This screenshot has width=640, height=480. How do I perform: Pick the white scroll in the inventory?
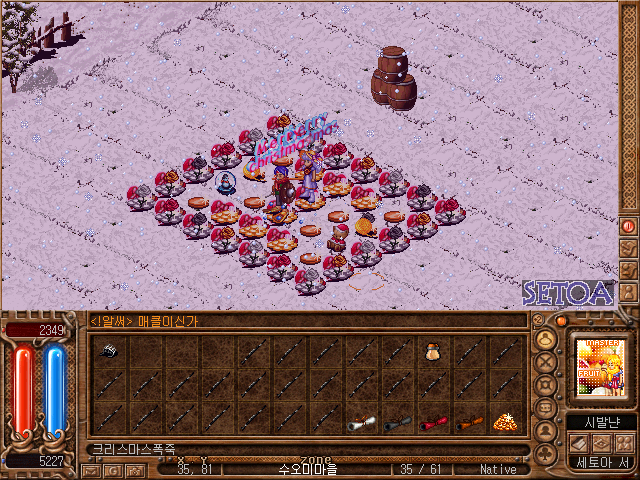pyautogui.click(x=360, y=422)
